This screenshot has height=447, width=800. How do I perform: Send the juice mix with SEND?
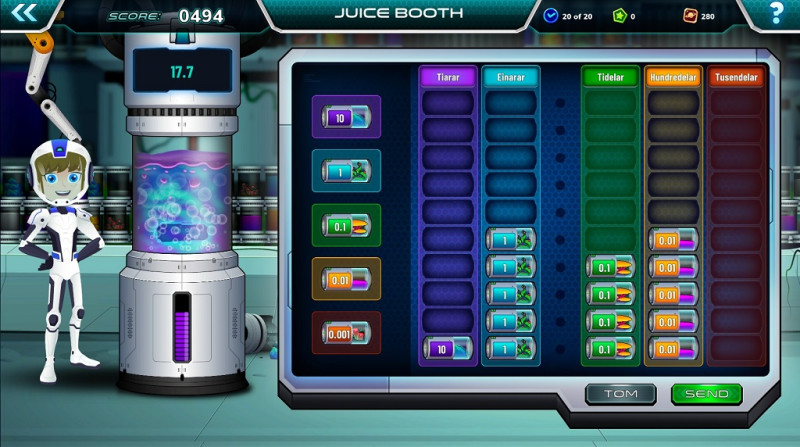[706, 394]
